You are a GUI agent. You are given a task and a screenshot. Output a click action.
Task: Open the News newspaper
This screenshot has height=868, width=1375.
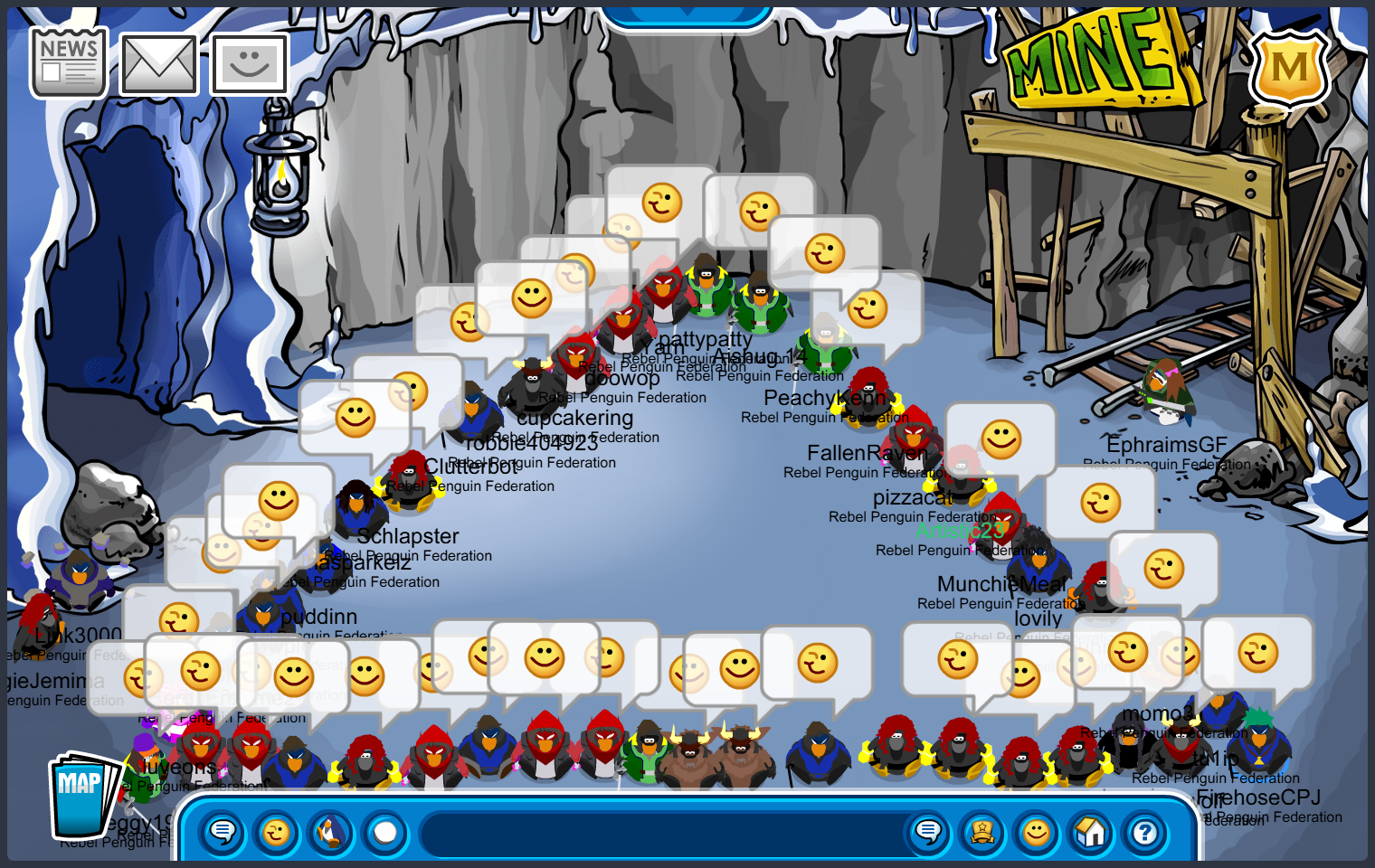pos(69,62)
